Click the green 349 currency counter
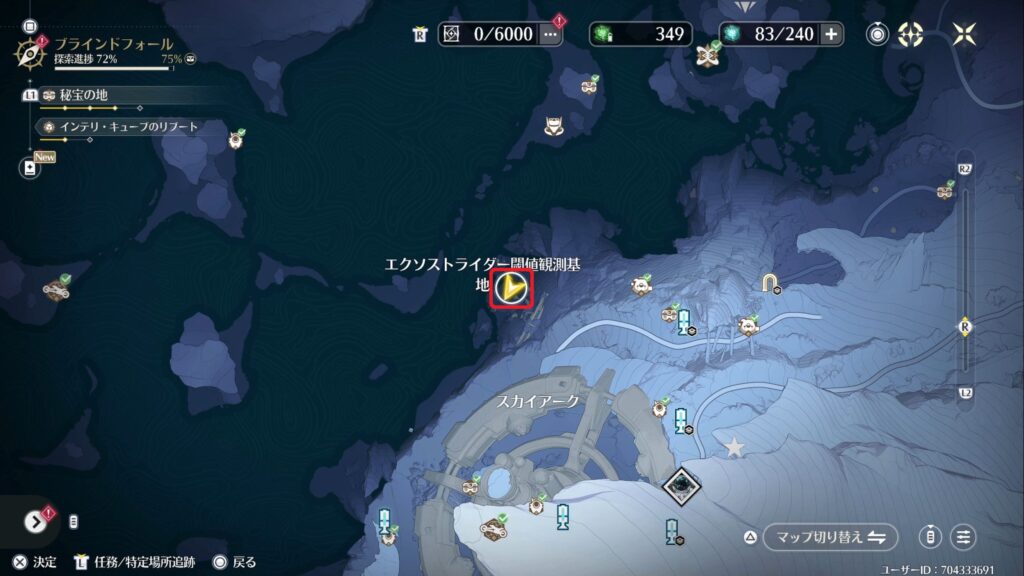Image resolution: width=1024 pixels, height=576 pixels. click(640, 34)
